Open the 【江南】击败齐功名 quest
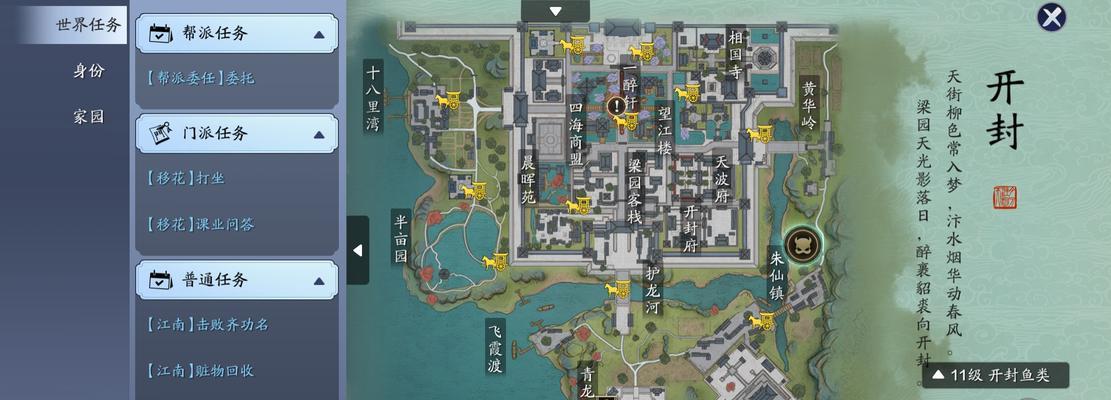The height and width of the screenshot is (400, 1111). 207,324
